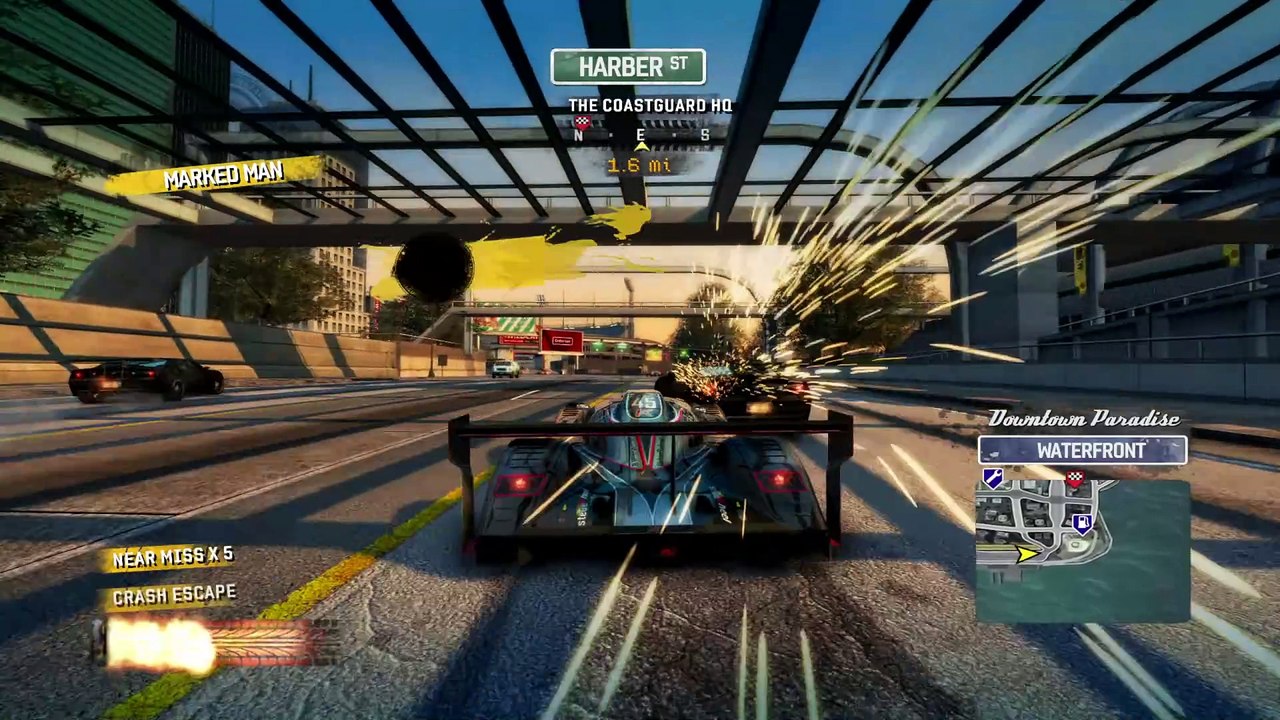
Task: Select the Marked Man event banner
Action: [223, 177]
